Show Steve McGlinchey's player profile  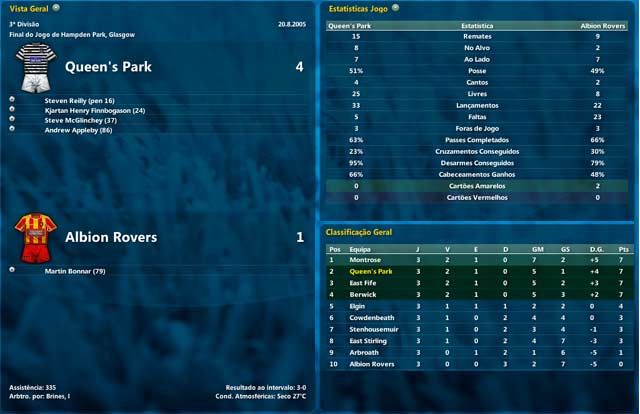point(84,120)
